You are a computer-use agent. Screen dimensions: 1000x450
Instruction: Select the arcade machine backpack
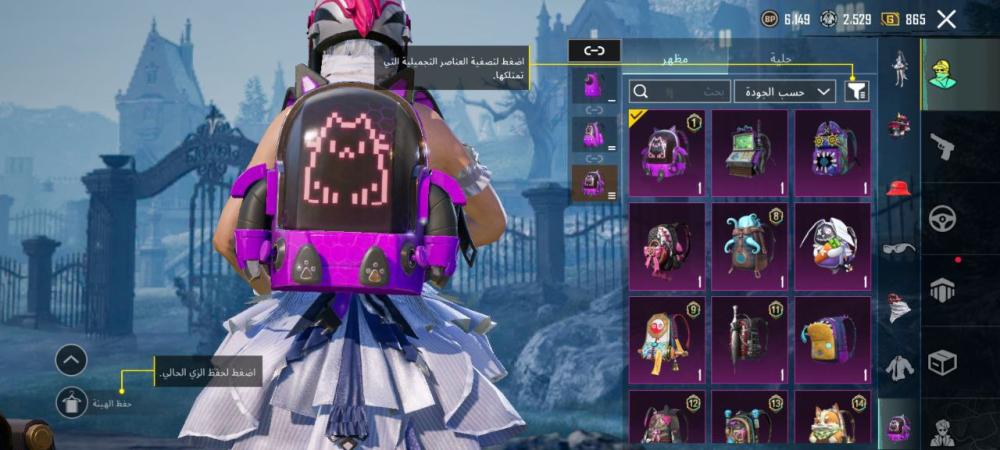point(749,153)
